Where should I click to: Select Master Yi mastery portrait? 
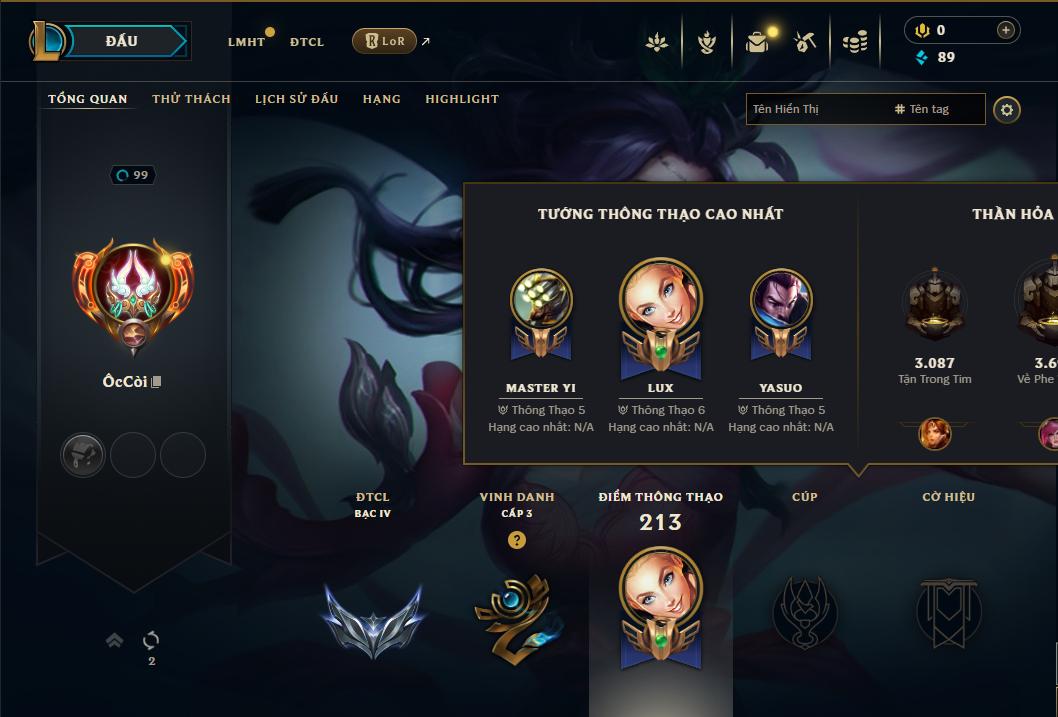pos(541,300)
